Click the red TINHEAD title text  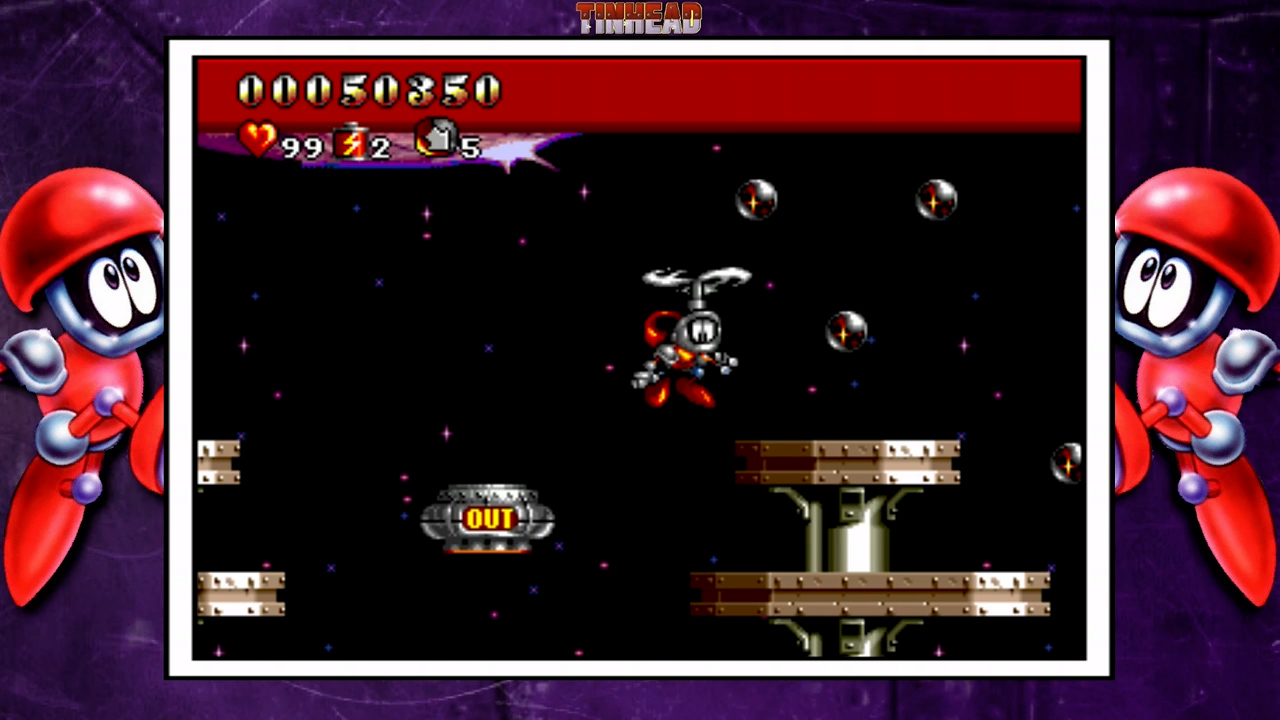point(639,16)
